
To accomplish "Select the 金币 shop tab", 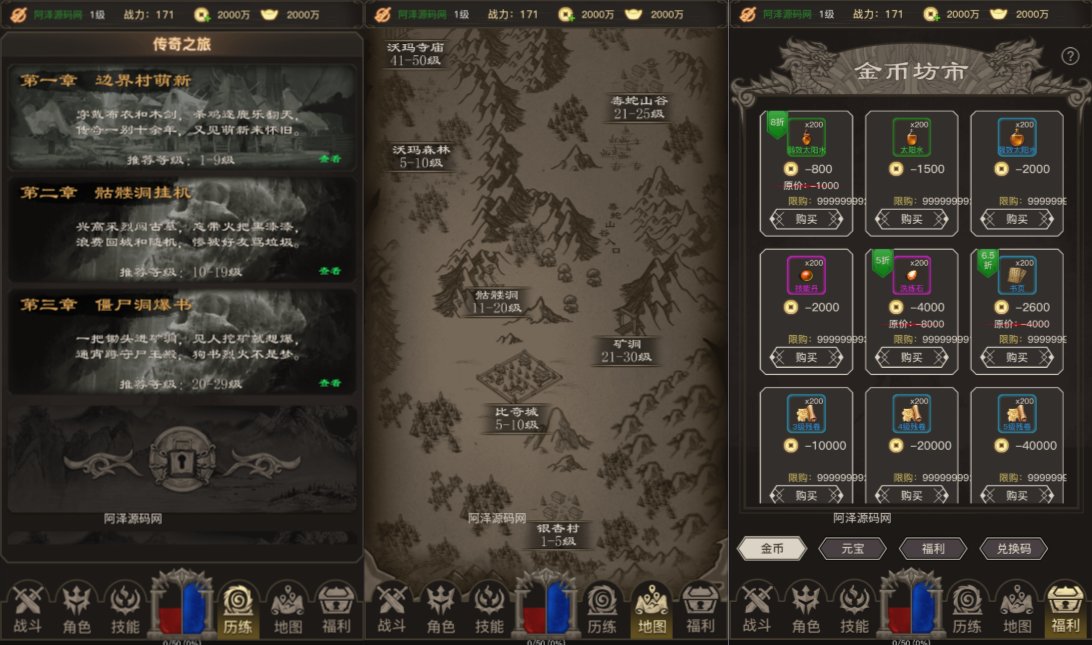I will 772,548.
